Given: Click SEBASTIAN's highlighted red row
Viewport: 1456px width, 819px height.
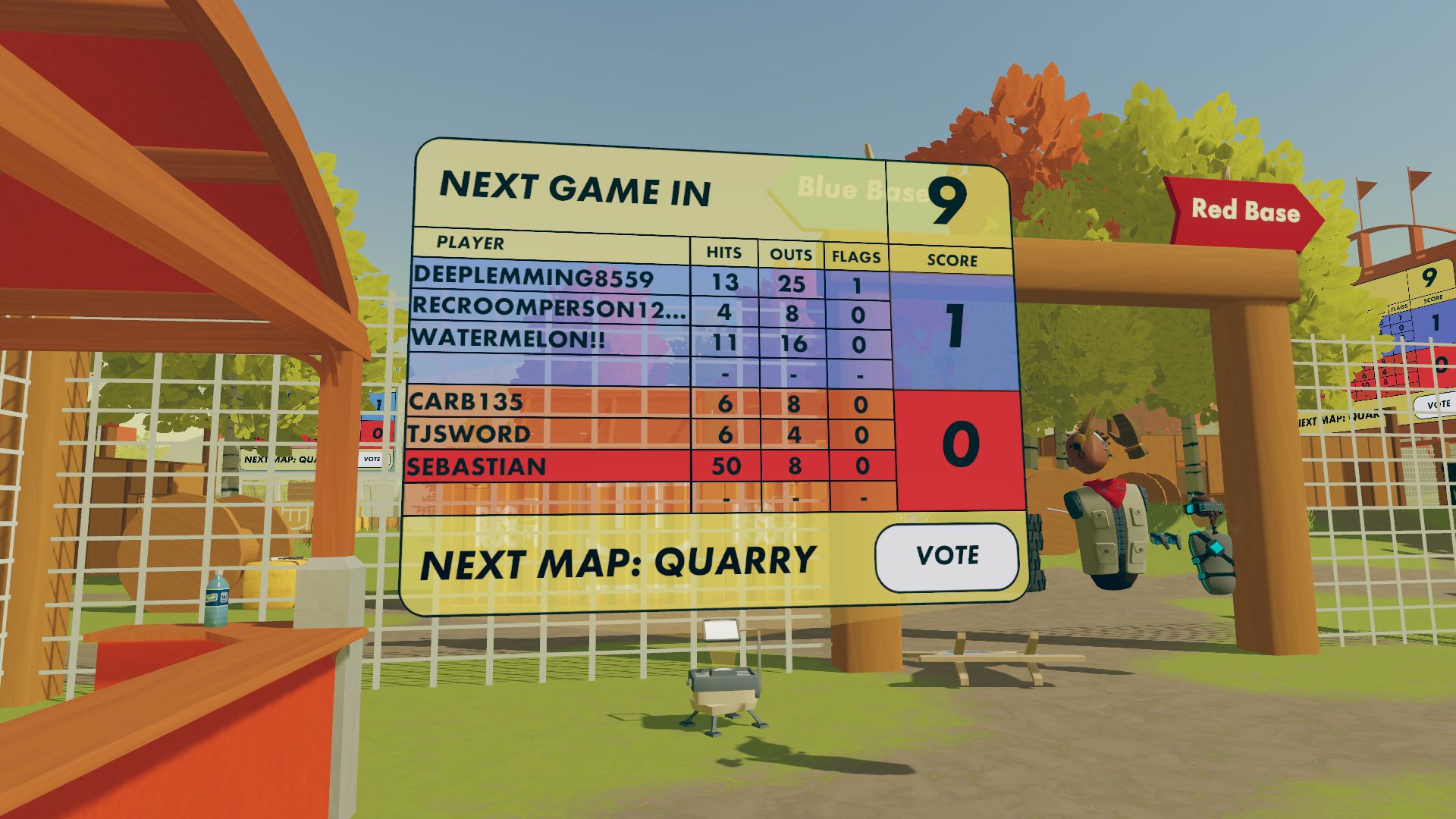Looking at the screenshot, I should (478, 464).
